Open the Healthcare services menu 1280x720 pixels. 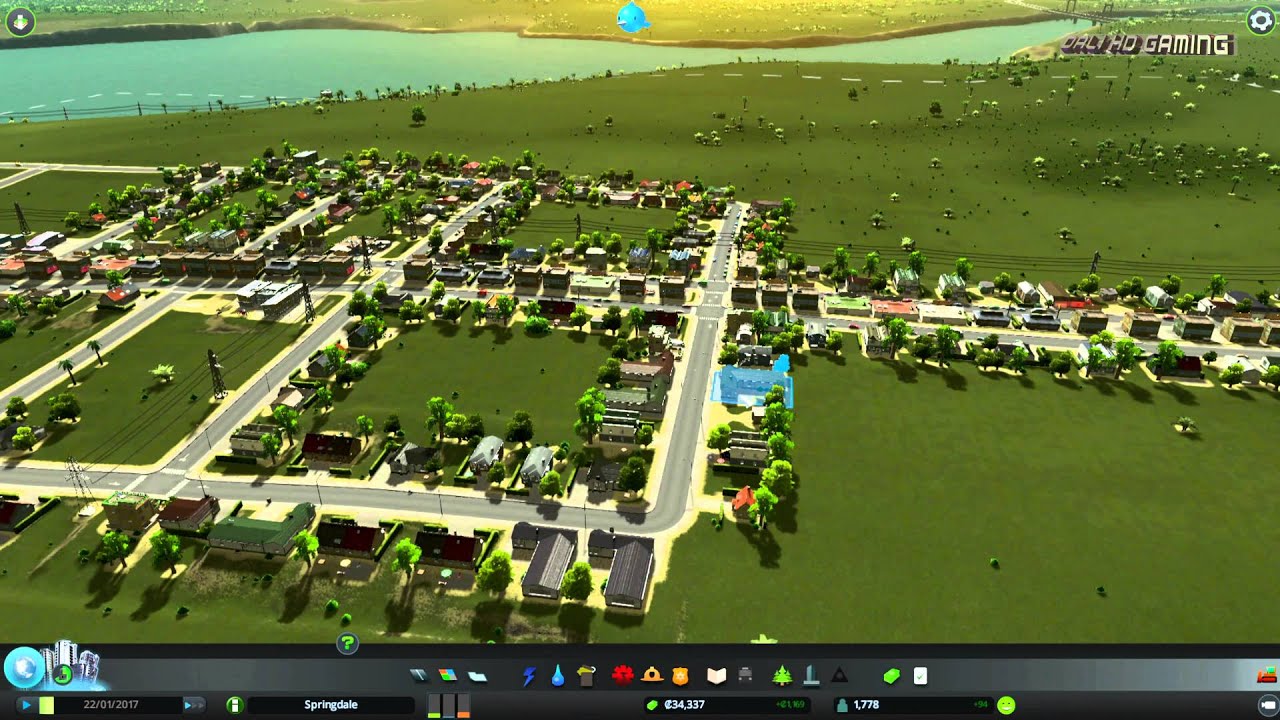click(x=623, y=675)
